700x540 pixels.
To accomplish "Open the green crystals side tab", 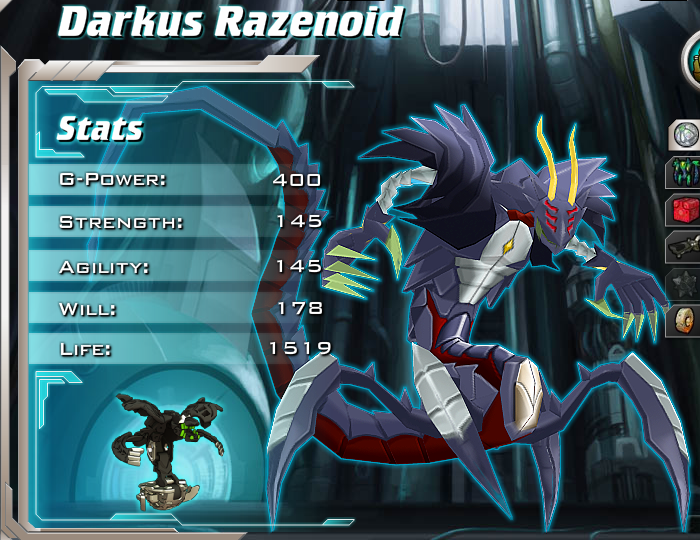I will (685, 171).
